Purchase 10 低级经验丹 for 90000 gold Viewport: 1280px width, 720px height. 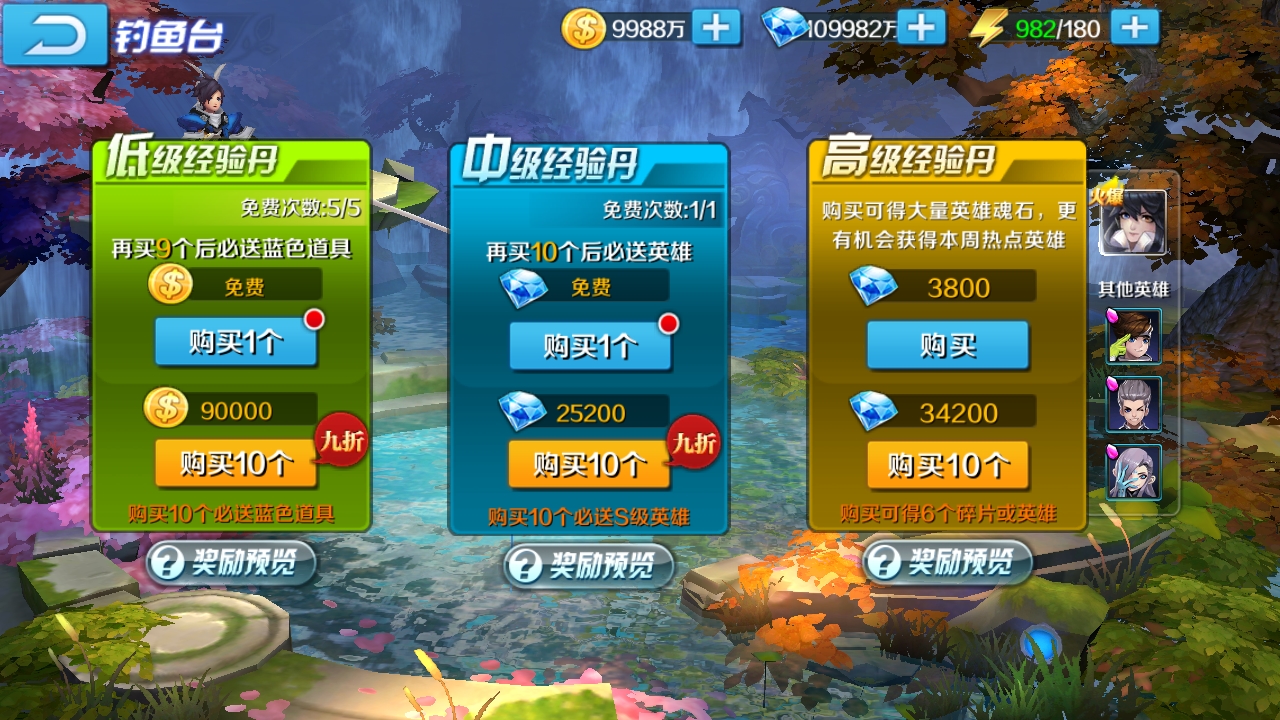tap(237, 463)
